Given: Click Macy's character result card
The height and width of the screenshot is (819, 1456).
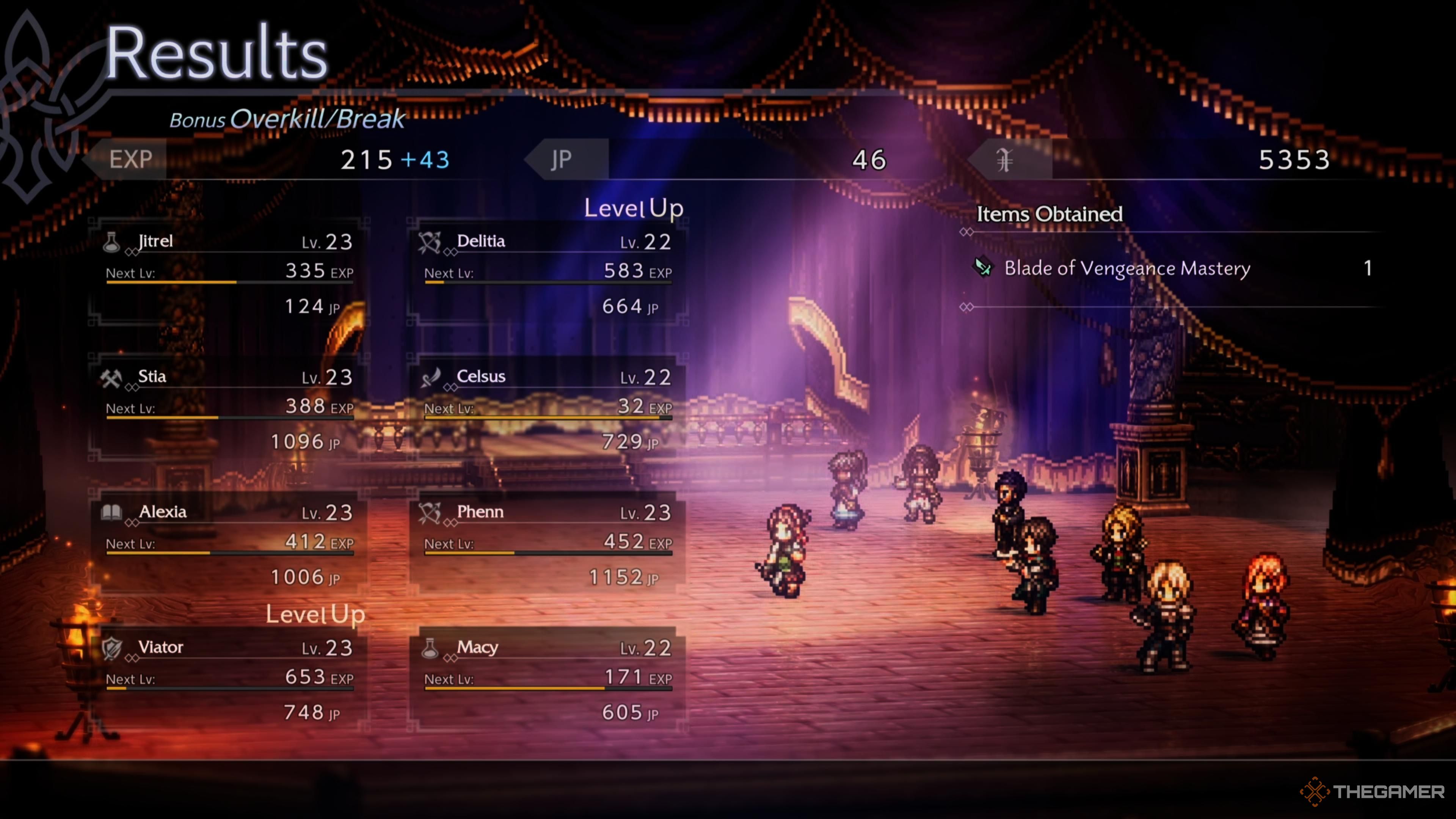Looking at the screenshot, I should (x=547, y=679).
